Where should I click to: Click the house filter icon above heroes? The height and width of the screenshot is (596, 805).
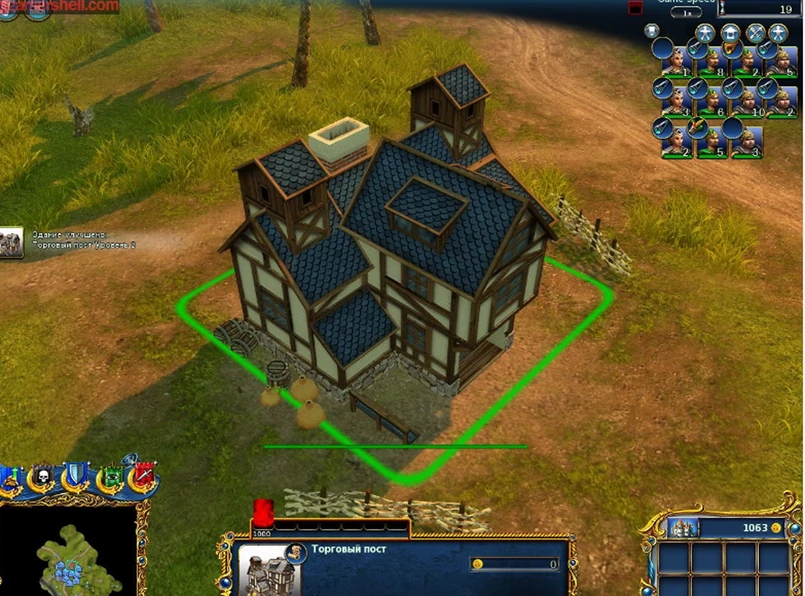pos(730,33)
